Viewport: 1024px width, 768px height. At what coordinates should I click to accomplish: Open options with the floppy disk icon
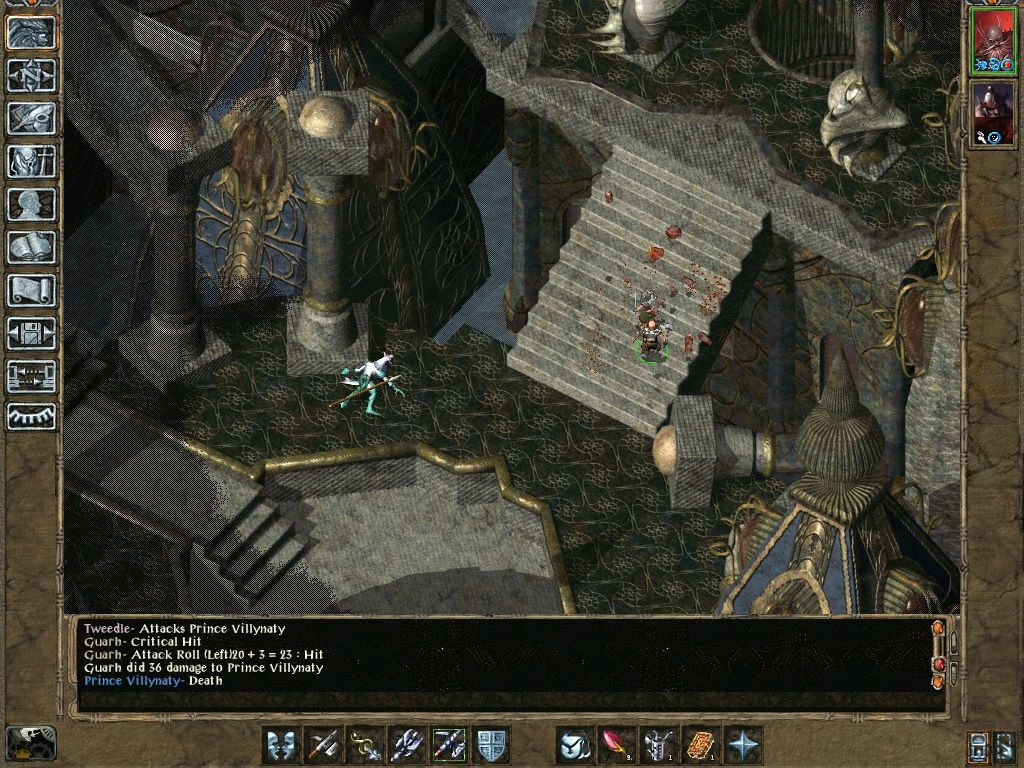31,333
